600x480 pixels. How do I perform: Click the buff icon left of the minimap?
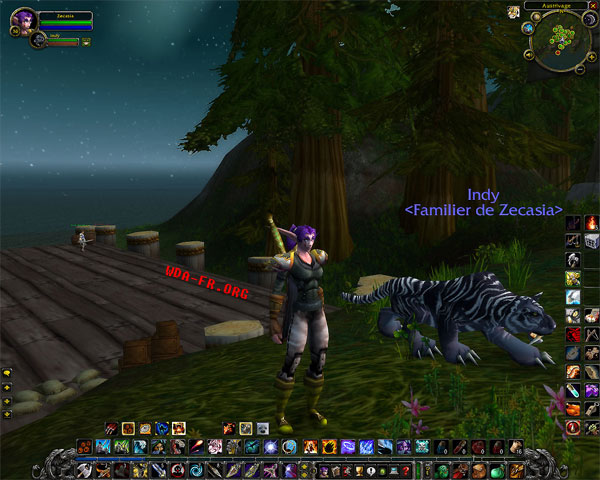click(x=513, y=11)
